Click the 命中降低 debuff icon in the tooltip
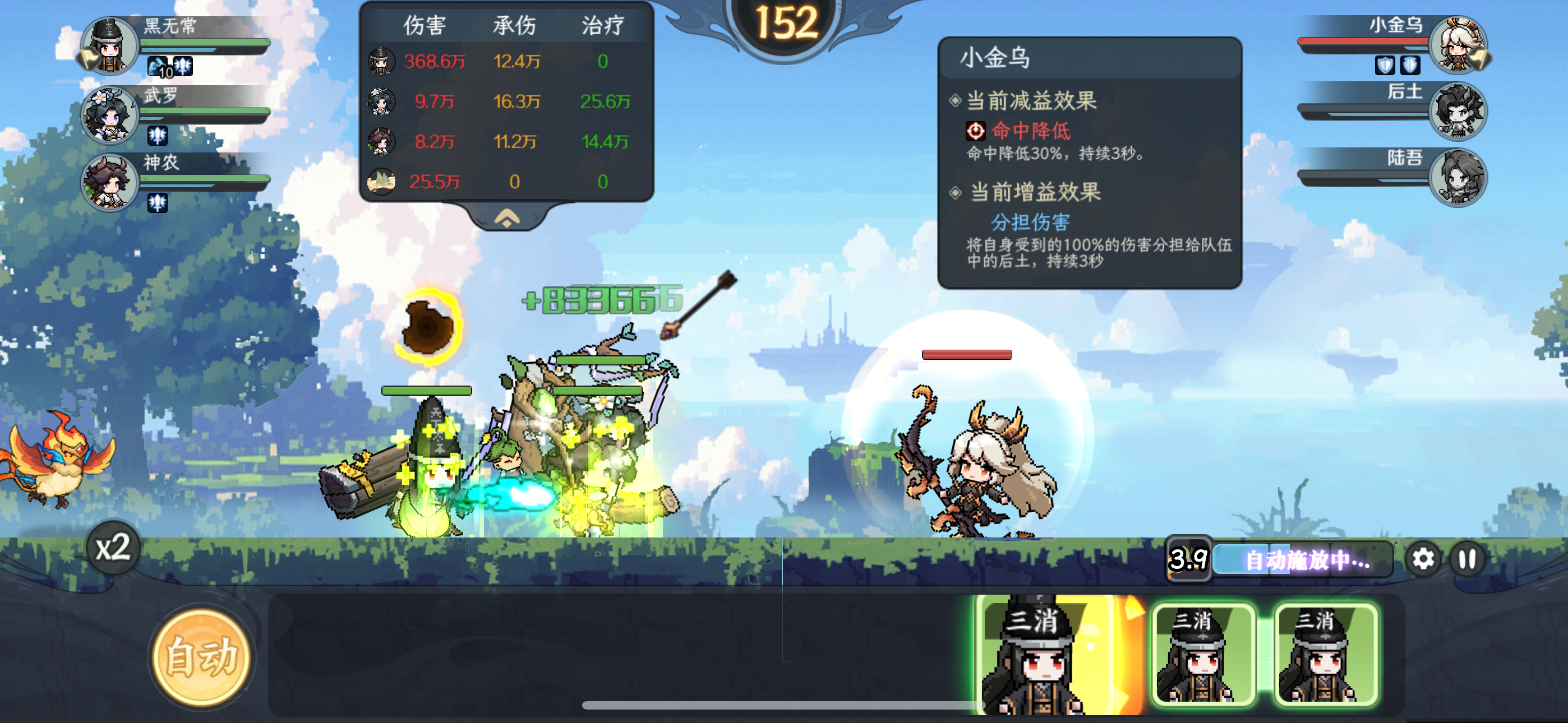 point(977,132)
